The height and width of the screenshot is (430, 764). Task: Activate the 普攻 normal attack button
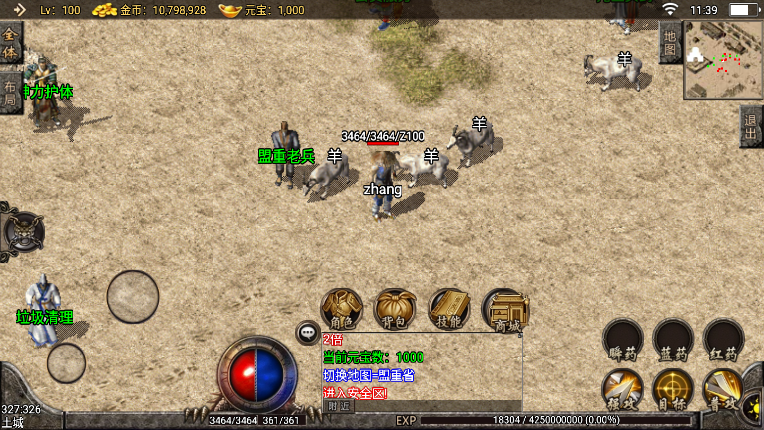[723, 389]
